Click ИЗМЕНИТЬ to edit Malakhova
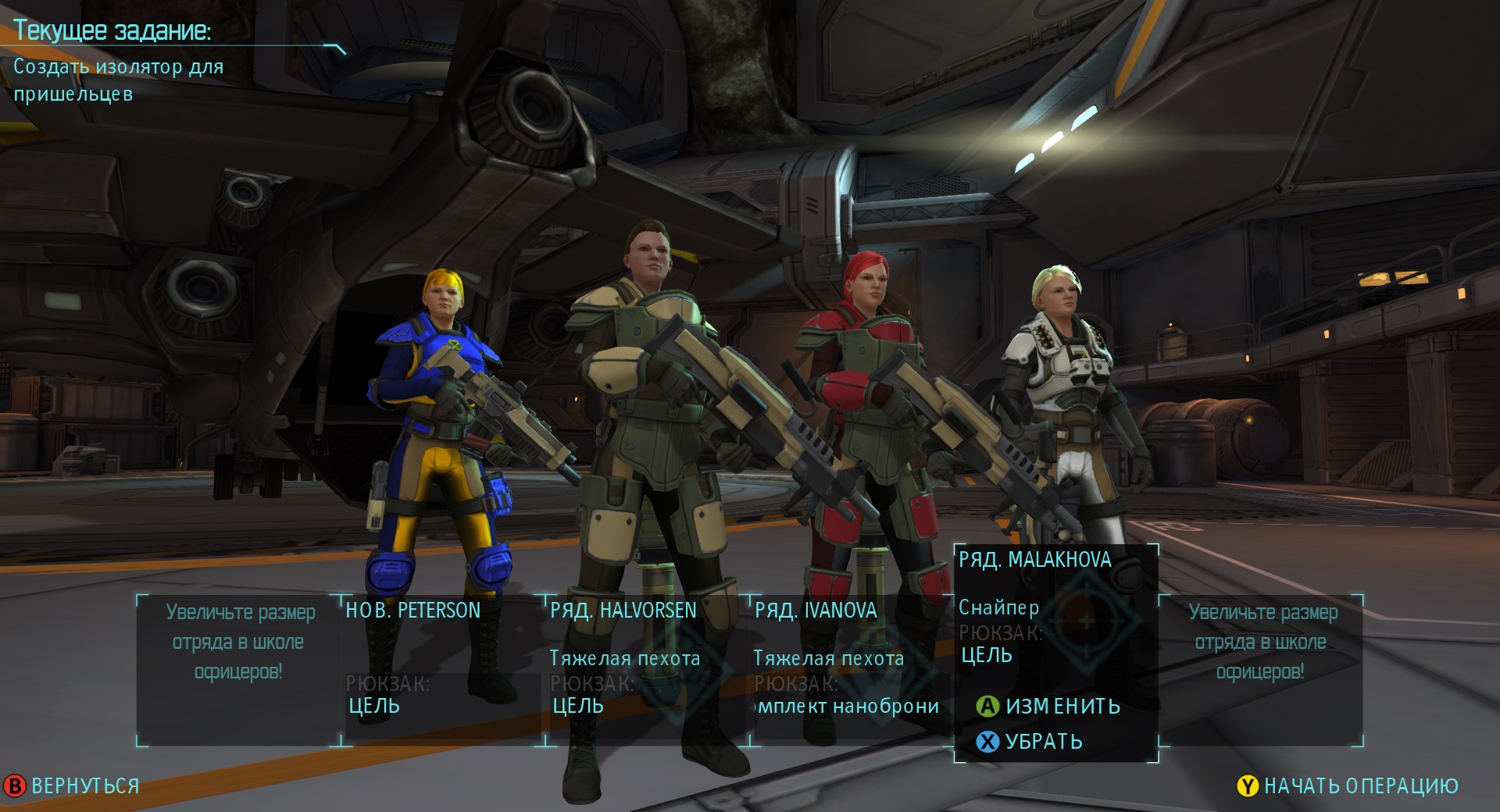Screen dimensions: 1500x812 tap(1049, 707)
